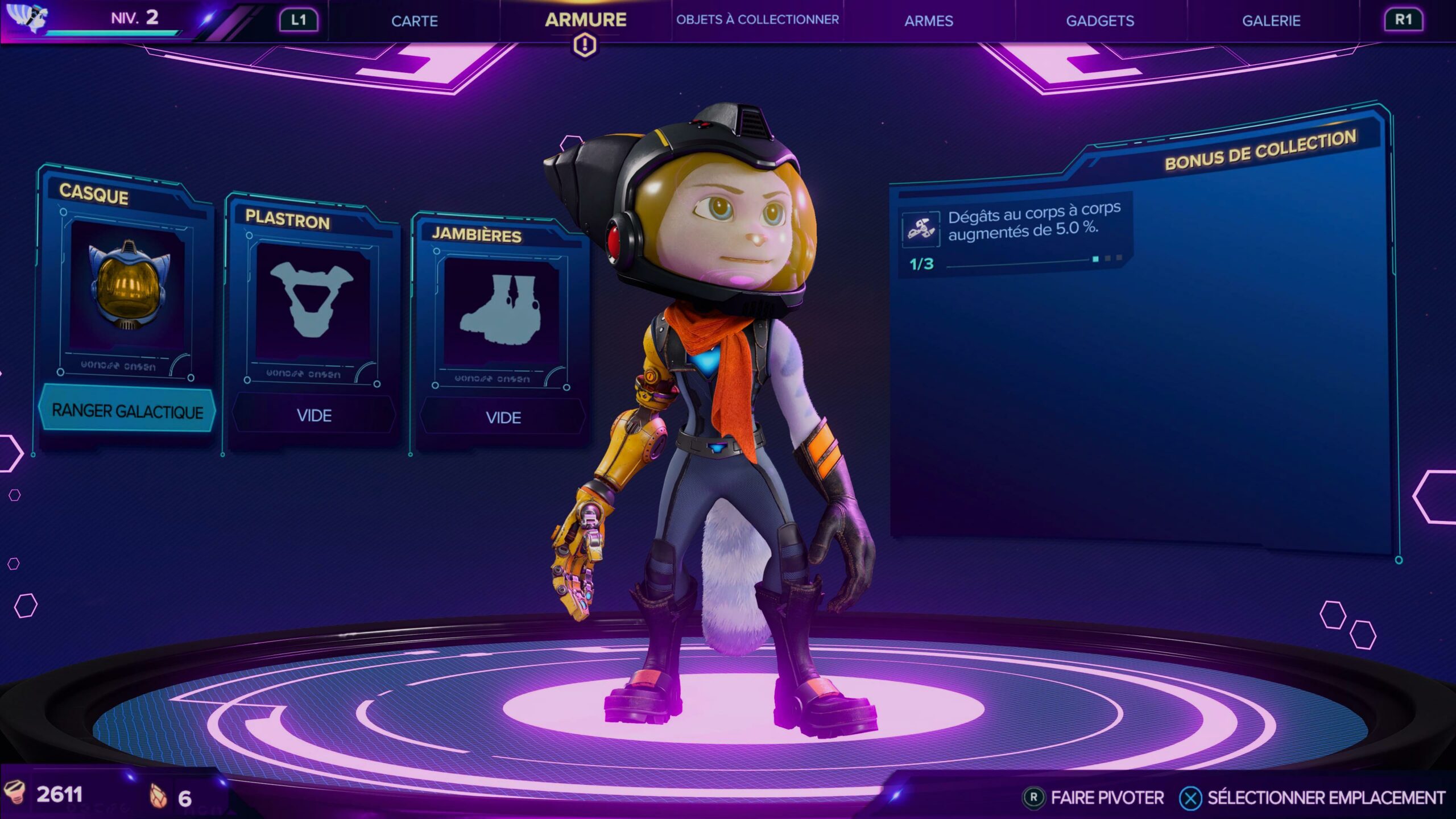Open the Objets à collectionner tab
Image resolution: width=1456 pixels, height=819 pixels.
tap(757, 20)
